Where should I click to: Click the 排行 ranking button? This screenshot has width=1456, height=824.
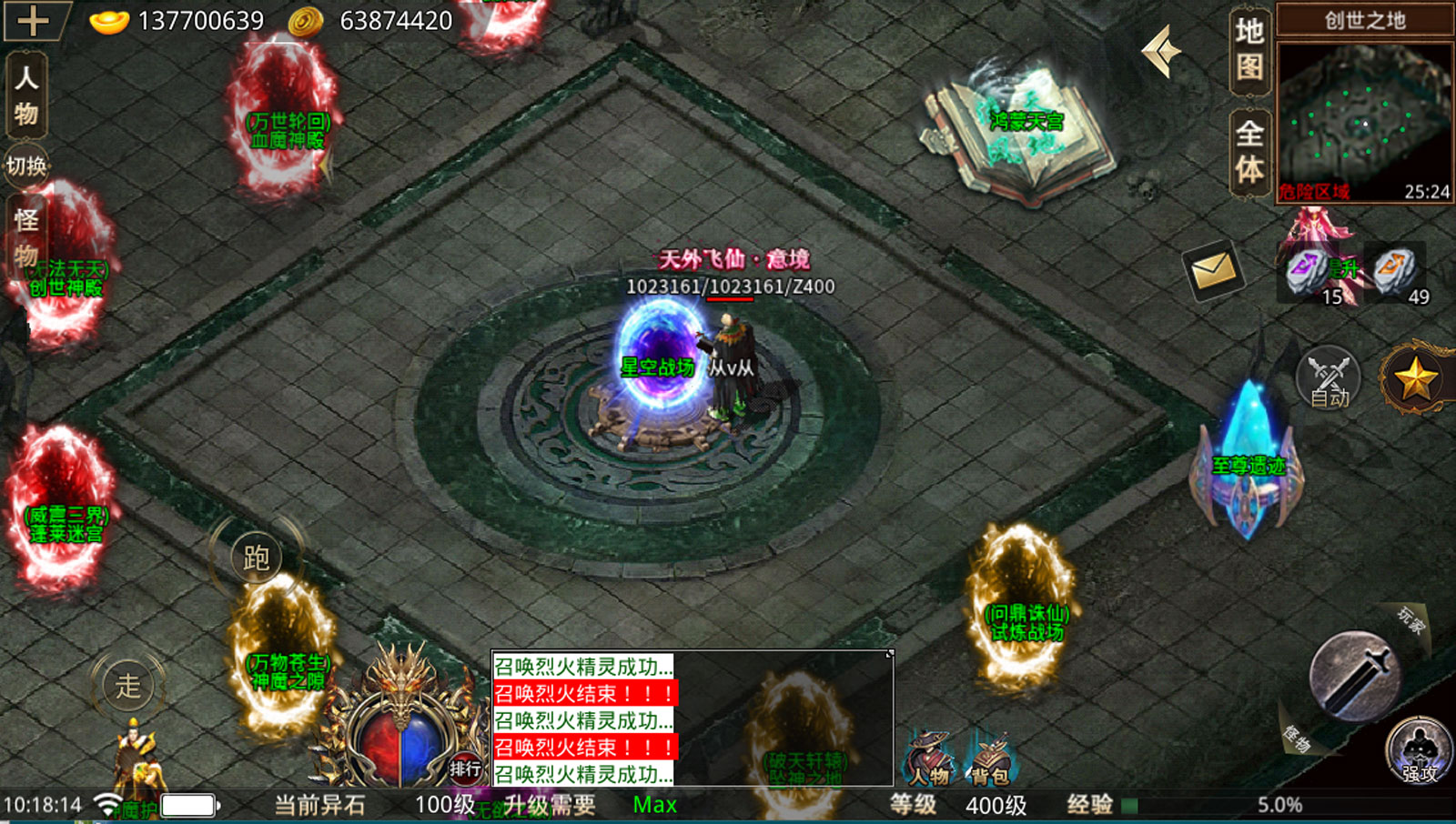click(x=465, y=769)
